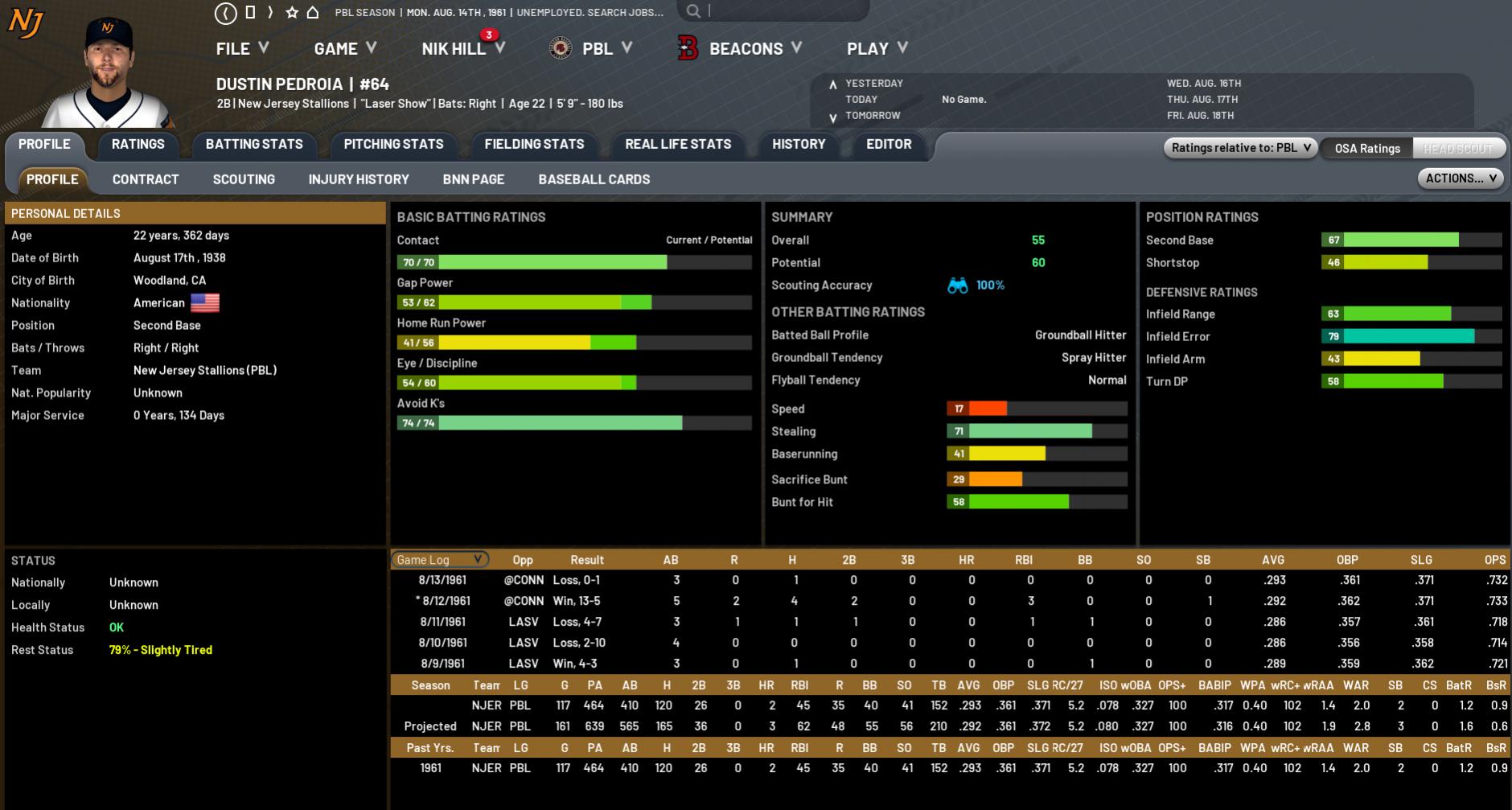This screenshot has height=810, width=1512.
Task: Open the FILE menu
Action: [x=241, y=48]
